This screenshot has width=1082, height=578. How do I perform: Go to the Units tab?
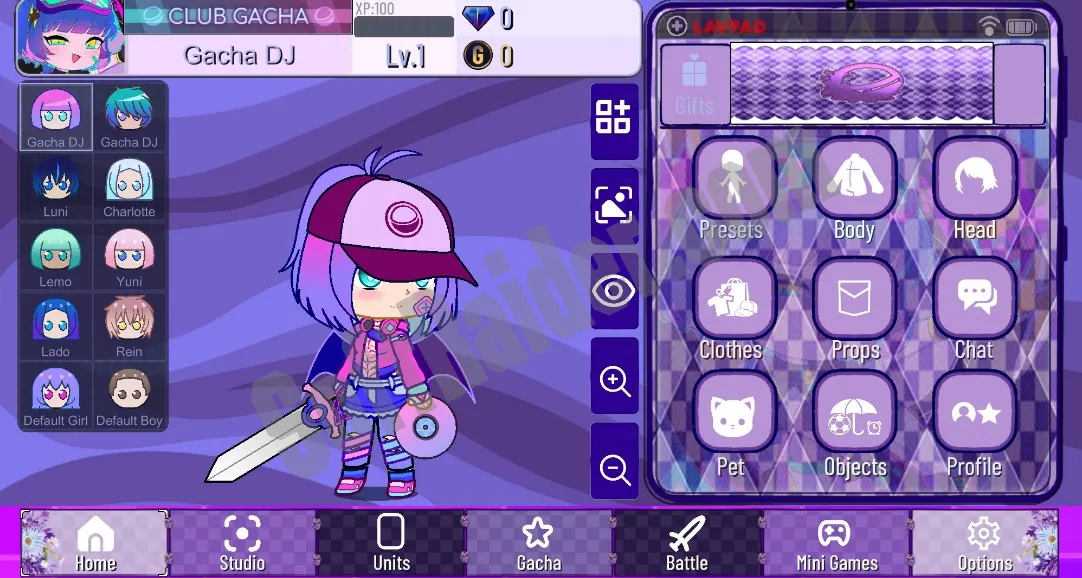391,543
